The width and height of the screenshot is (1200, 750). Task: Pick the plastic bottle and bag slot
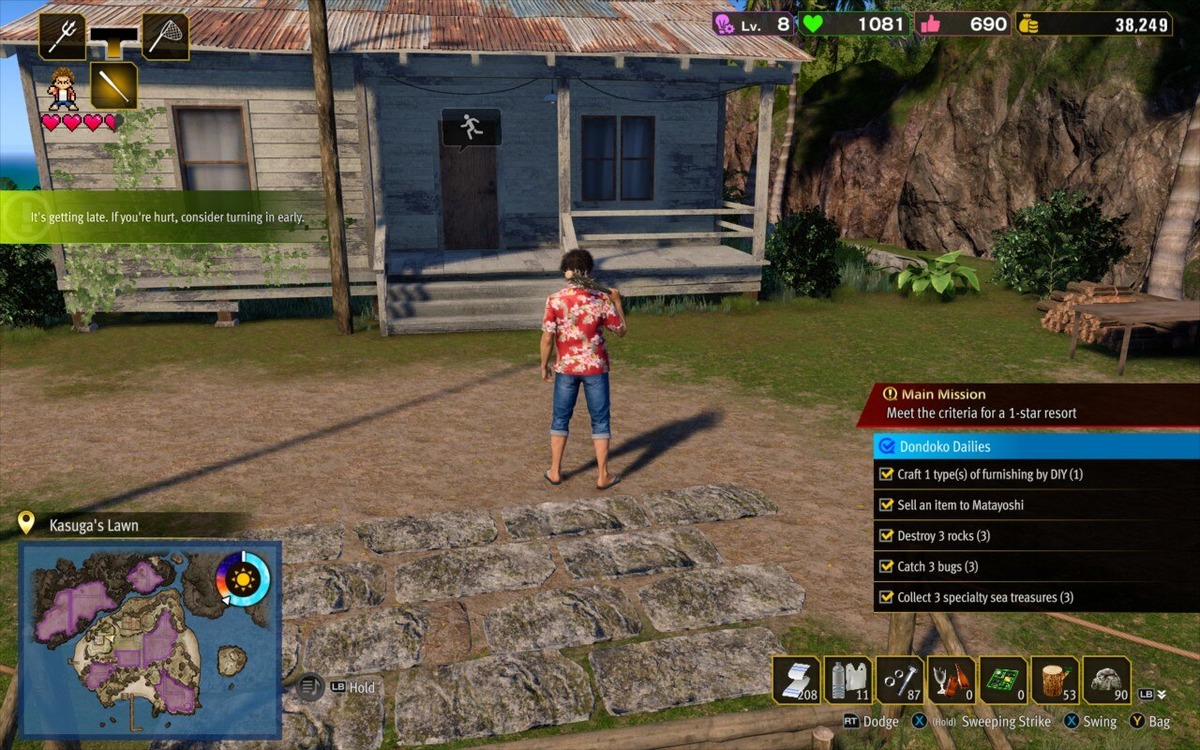click(x=848, y=680)
